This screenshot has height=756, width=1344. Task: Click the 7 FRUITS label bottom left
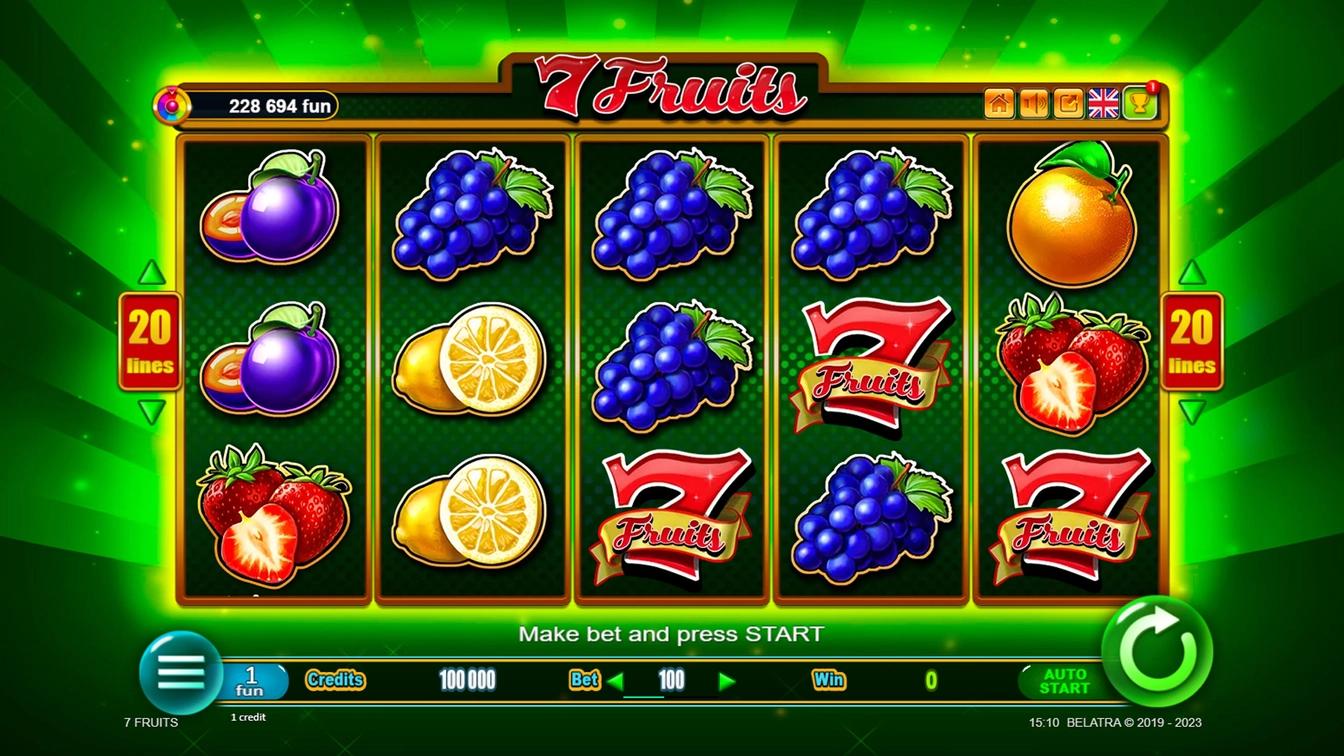pyautogui.click(x=149, y=722)
